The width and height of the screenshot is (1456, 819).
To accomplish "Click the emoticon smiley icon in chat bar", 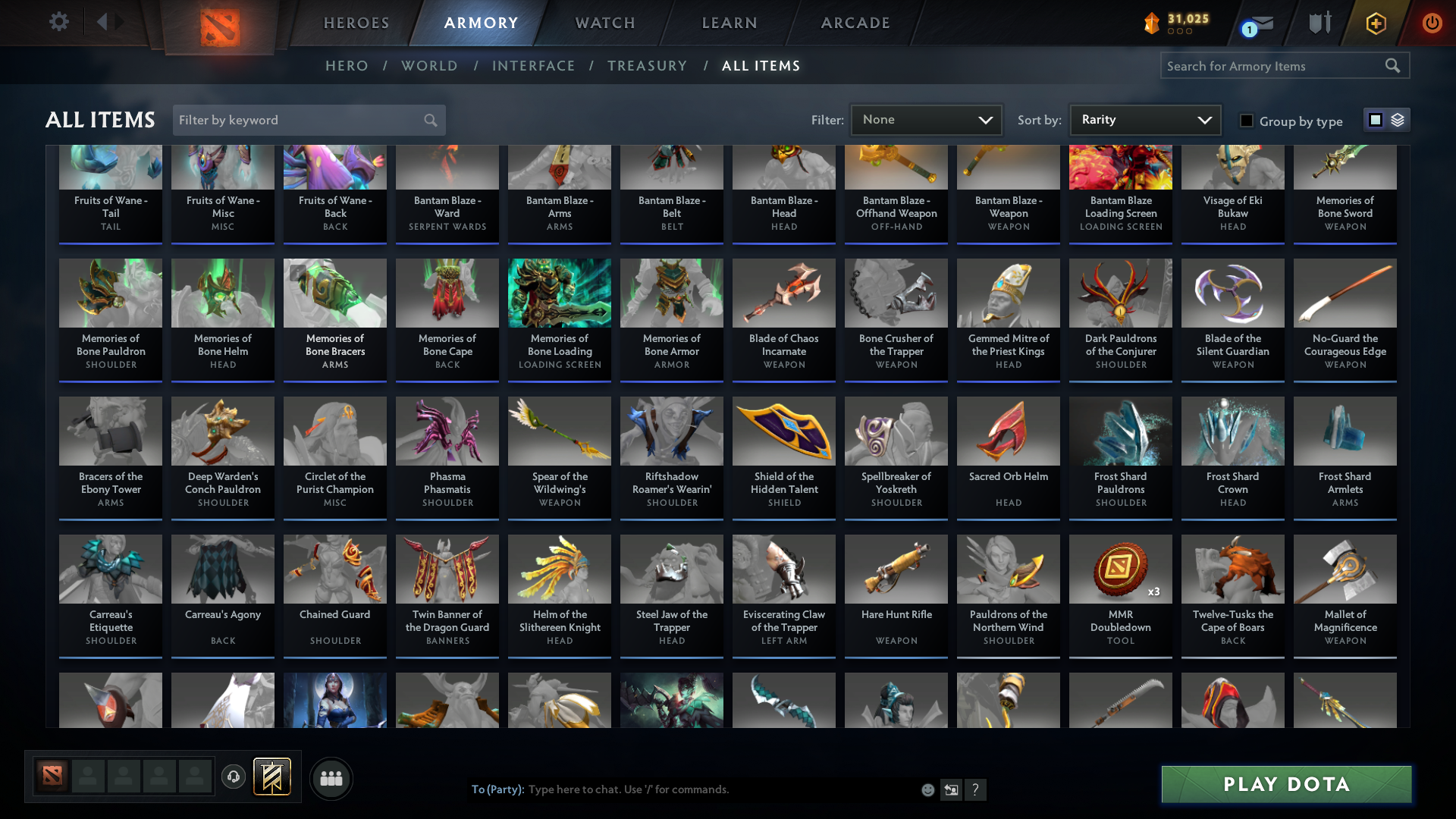I will 927,789.
